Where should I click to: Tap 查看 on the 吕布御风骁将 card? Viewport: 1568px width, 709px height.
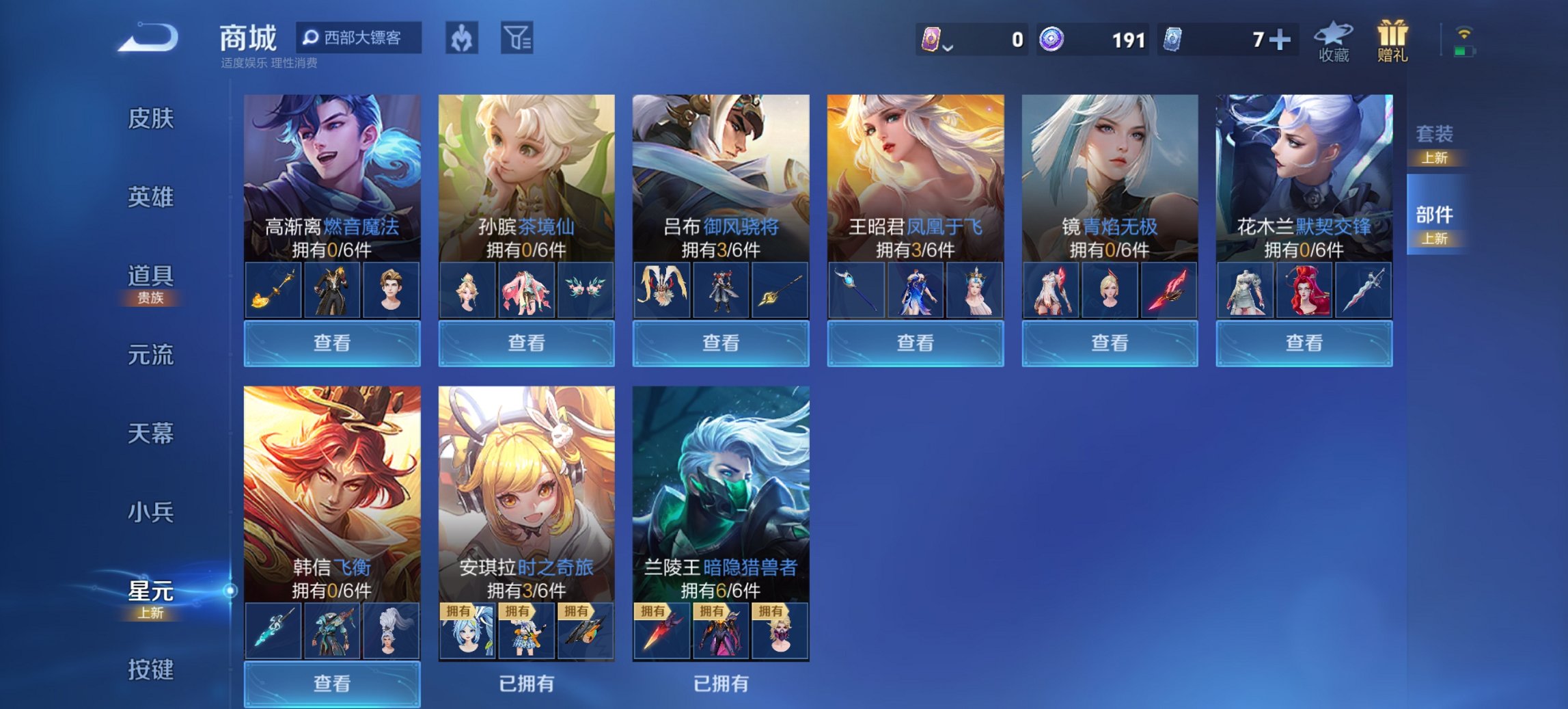coord(721,344)
